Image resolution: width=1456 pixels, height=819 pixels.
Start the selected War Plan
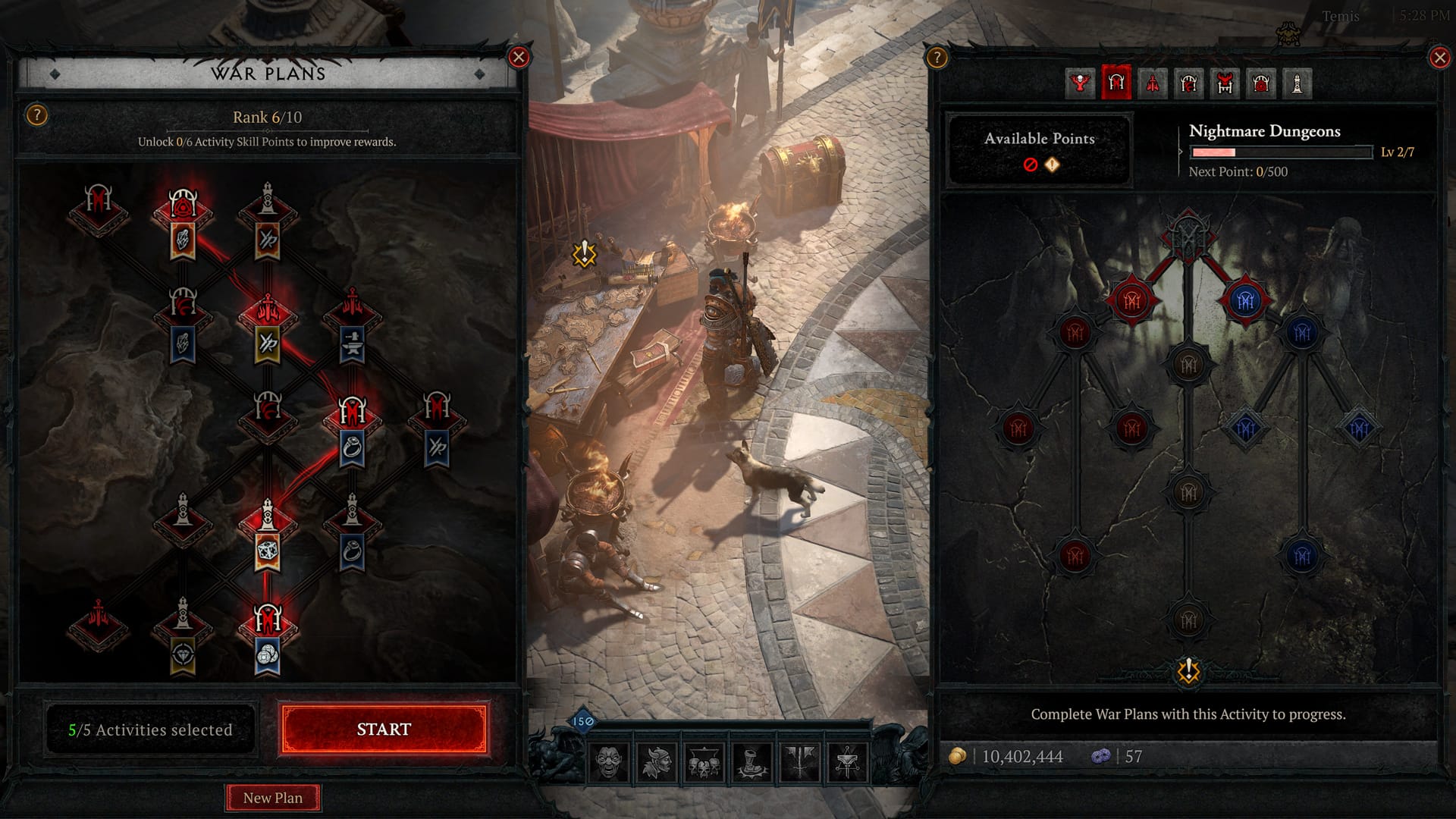383,729
